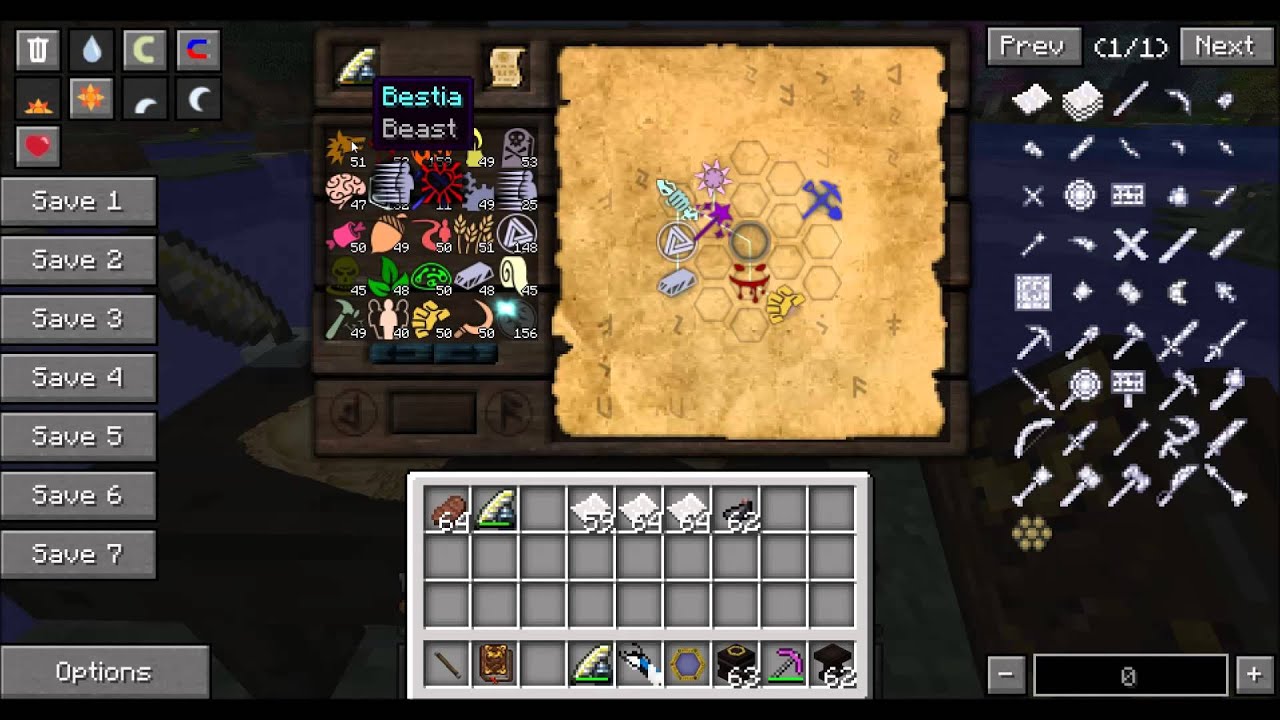
Task: Open the NEI Options menu
Action: tap(104, 673)
